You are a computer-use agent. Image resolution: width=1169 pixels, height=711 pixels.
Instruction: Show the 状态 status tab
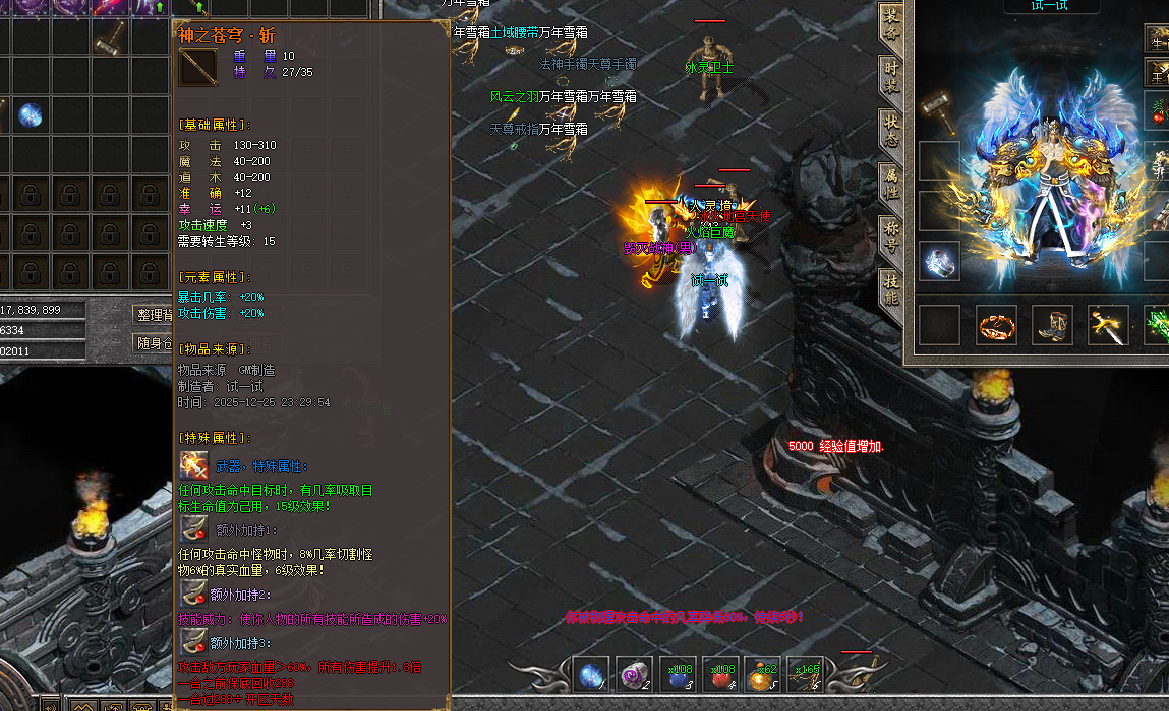890,132
